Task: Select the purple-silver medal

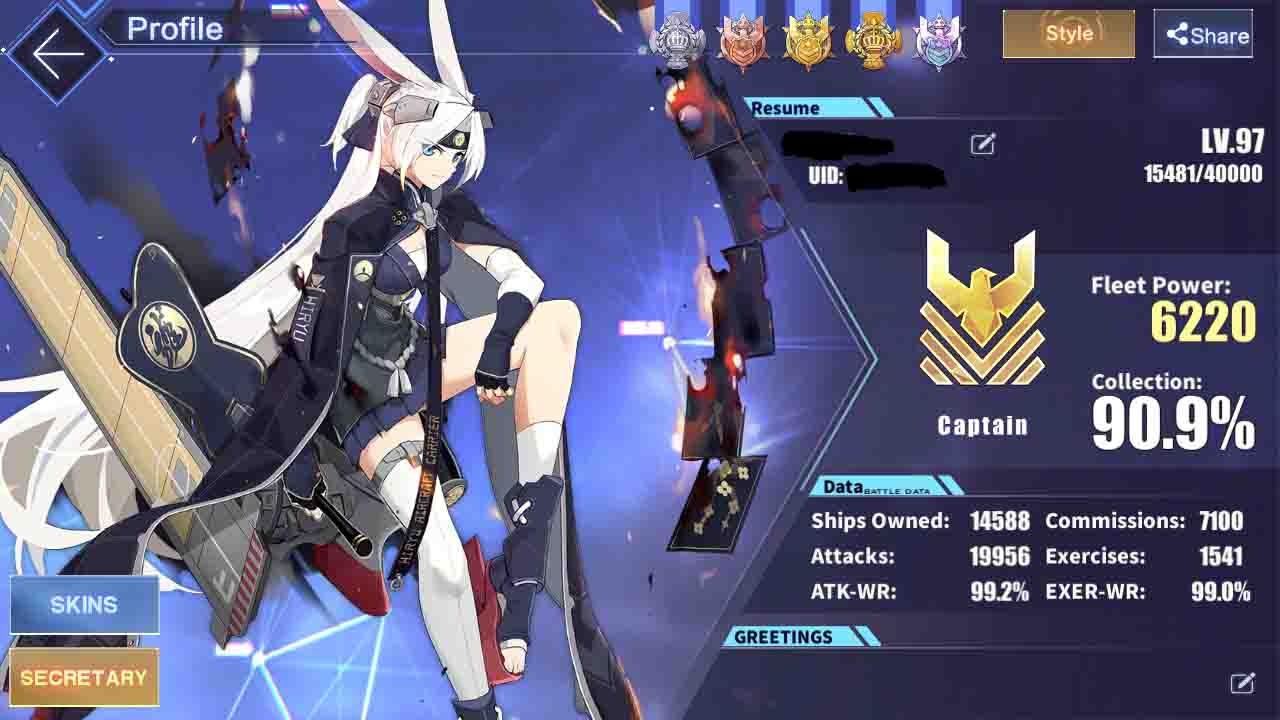Action: (x=938, y=41)
